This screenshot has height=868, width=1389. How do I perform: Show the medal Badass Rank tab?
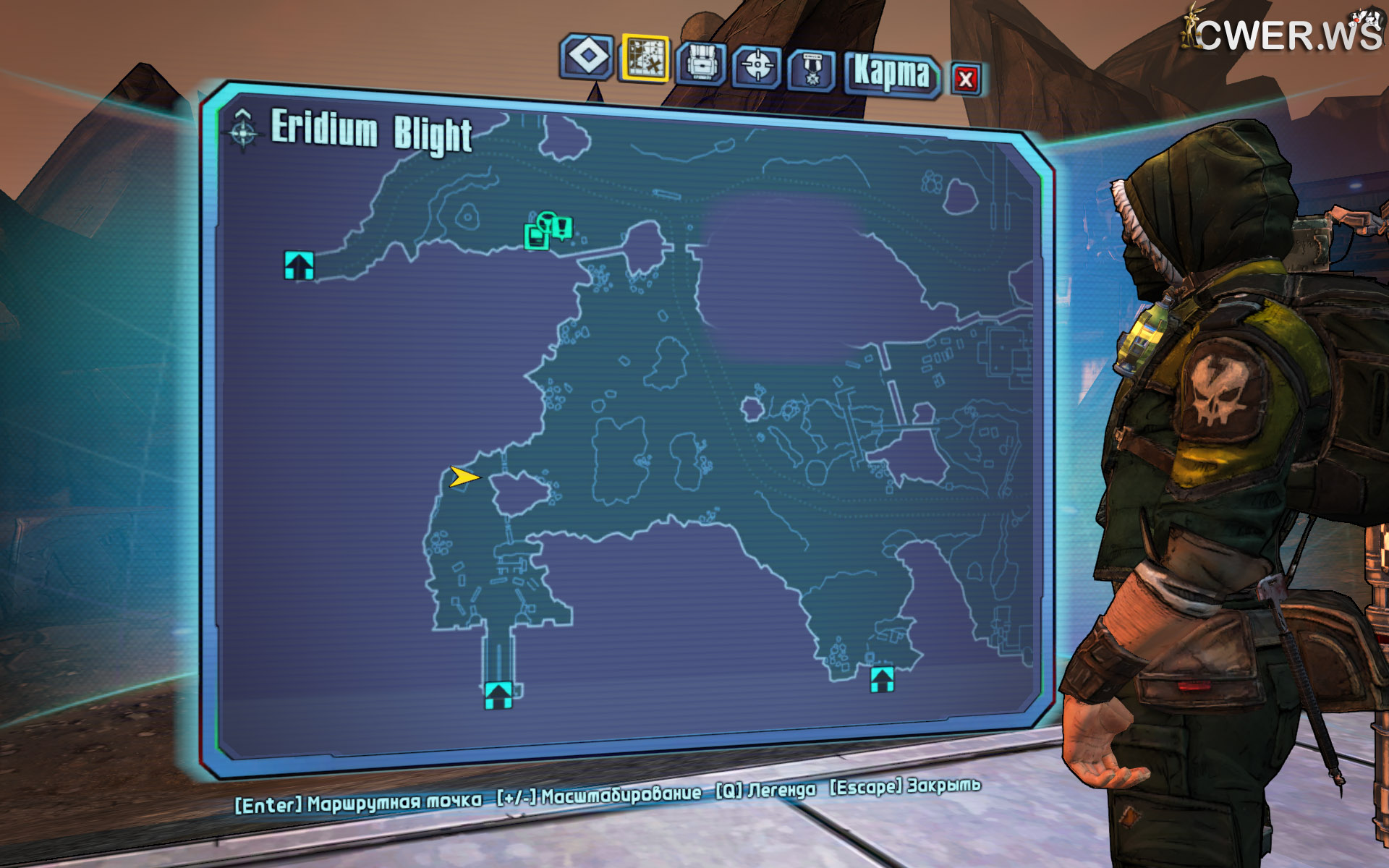pos(812,70)
